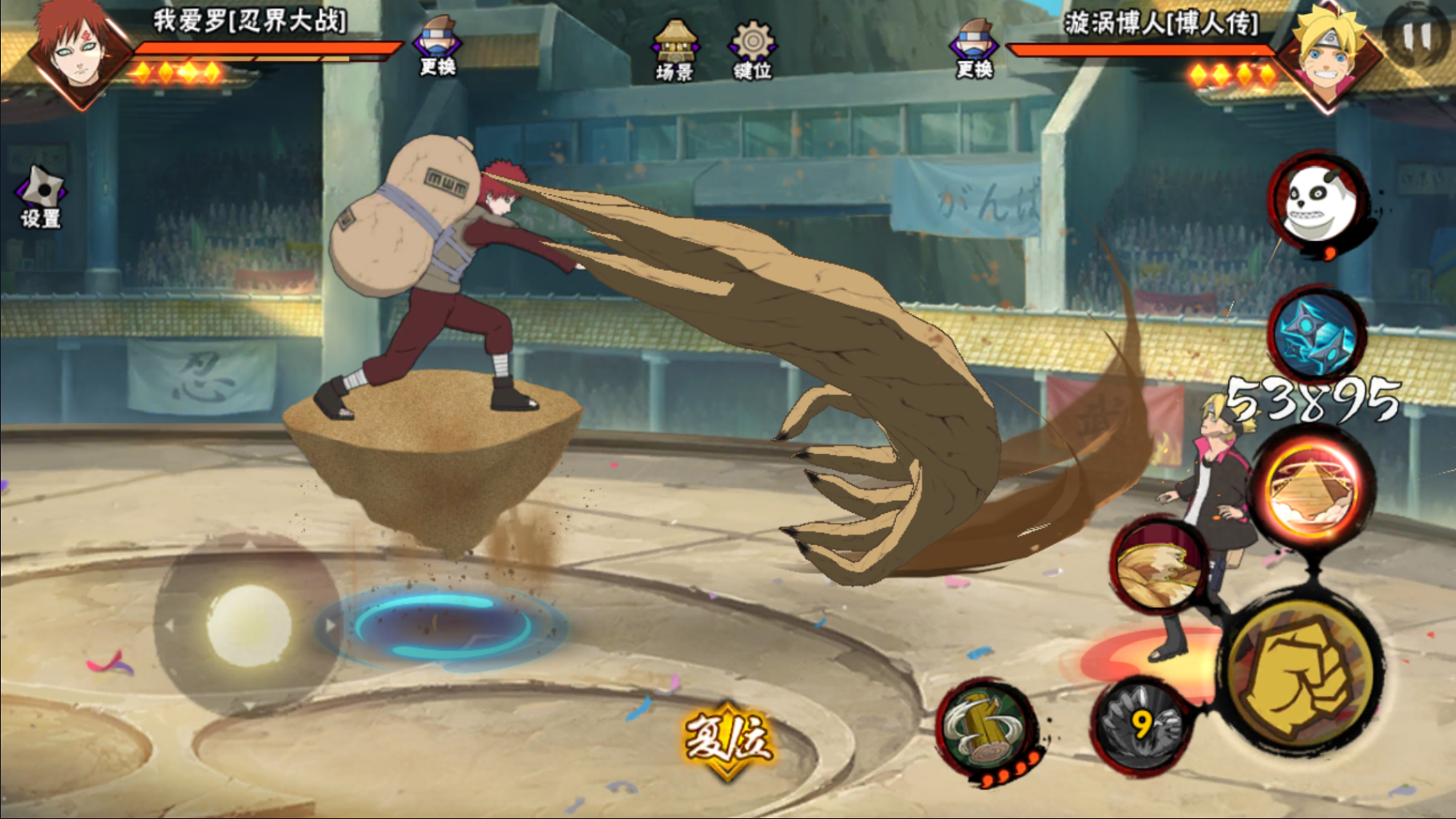This screenshot has width=1456, height=819.
Task: Open the 设置 settings shuriken icon
Action: [x=40, y=197]
